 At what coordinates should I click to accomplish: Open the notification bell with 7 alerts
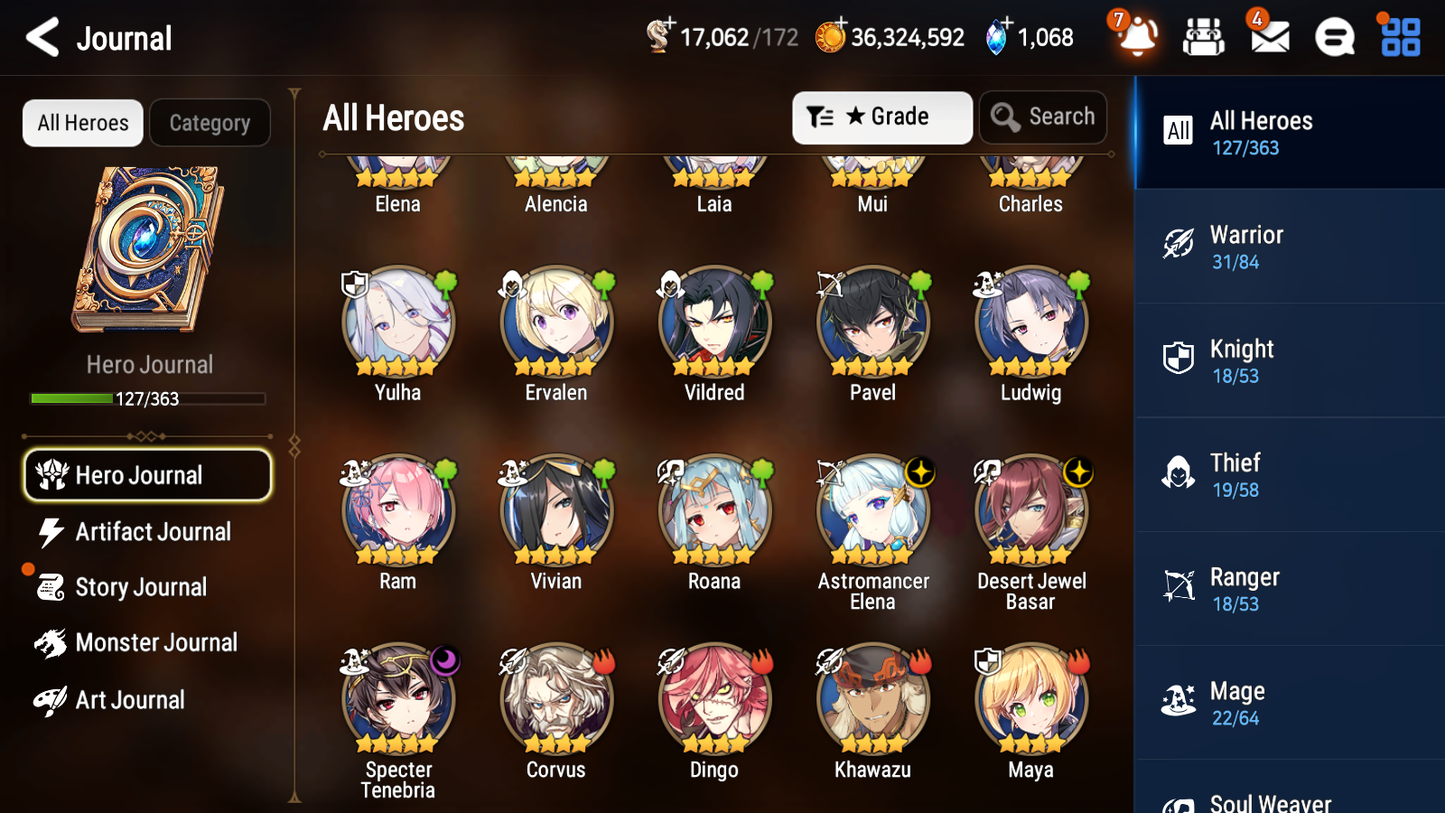tap(1135, 36)
